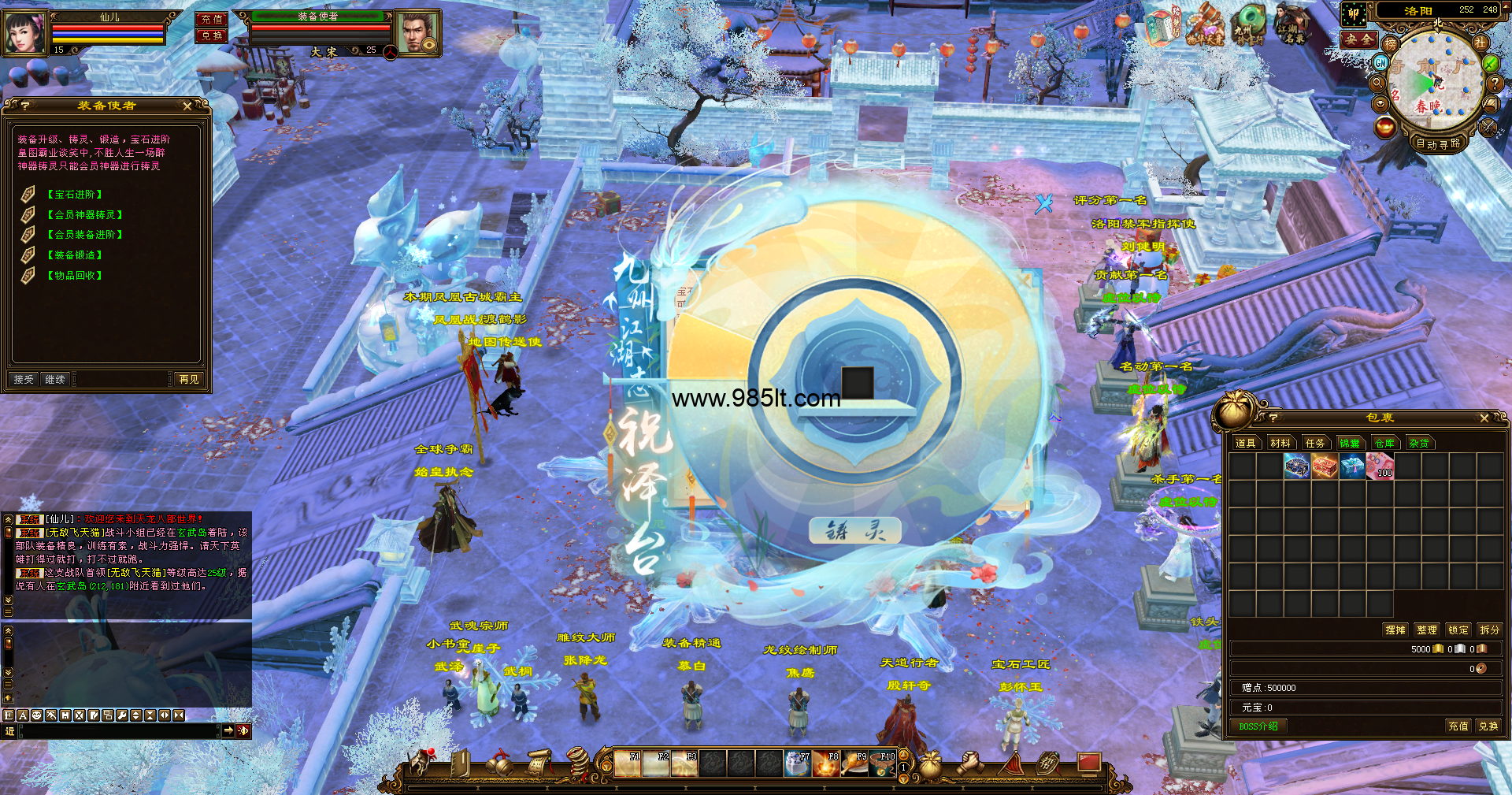Switch to the 材料 bag tab

click(1280, 444)
